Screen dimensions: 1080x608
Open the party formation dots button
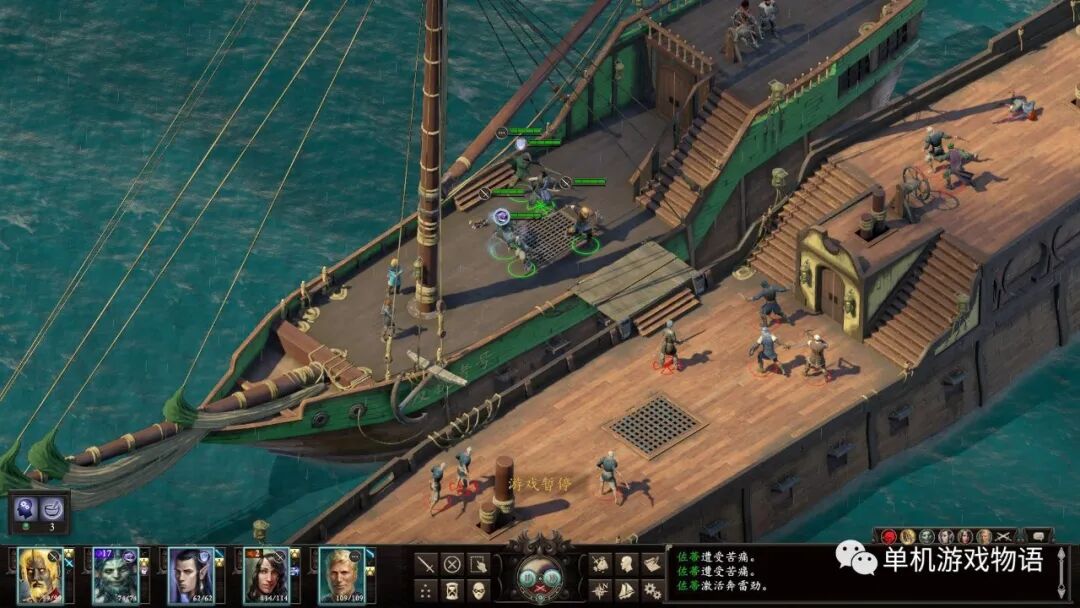(x=425, y=590)
